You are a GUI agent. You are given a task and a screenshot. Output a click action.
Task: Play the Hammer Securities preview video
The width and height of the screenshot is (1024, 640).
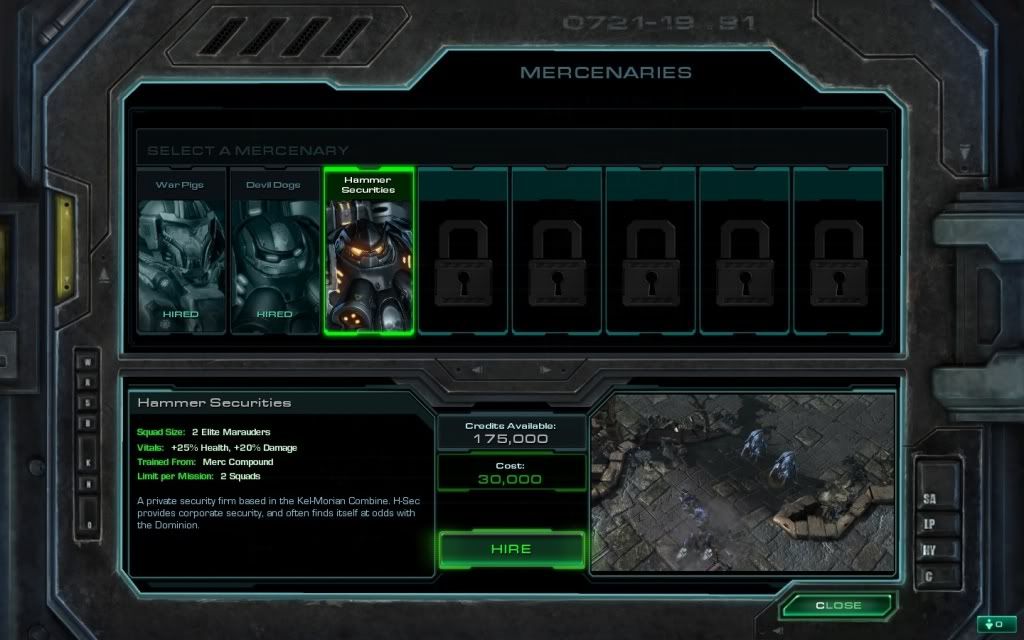tap(742, 483)
